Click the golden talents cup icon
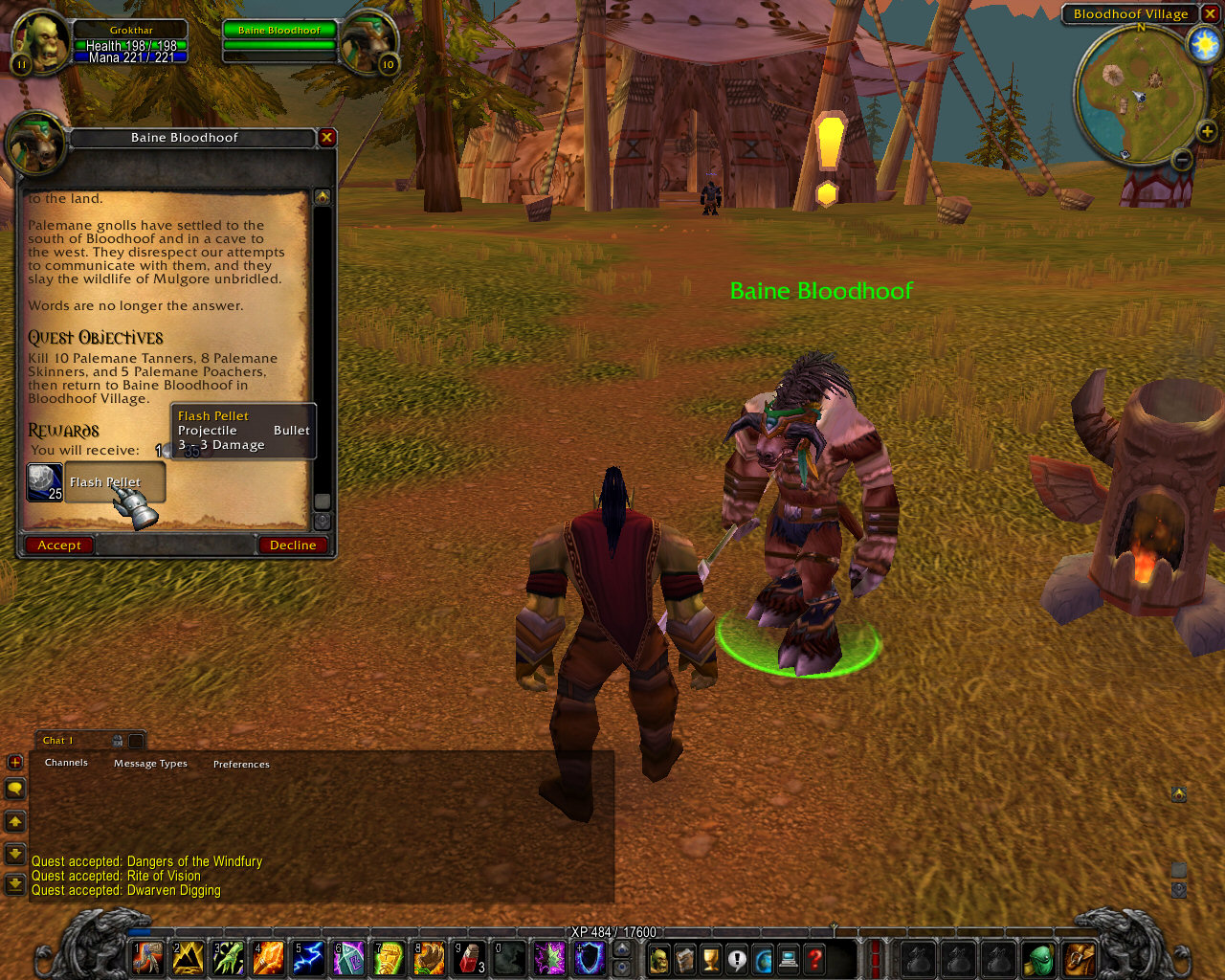Viewport: 1225px width, 980px height. coord(710,958)
